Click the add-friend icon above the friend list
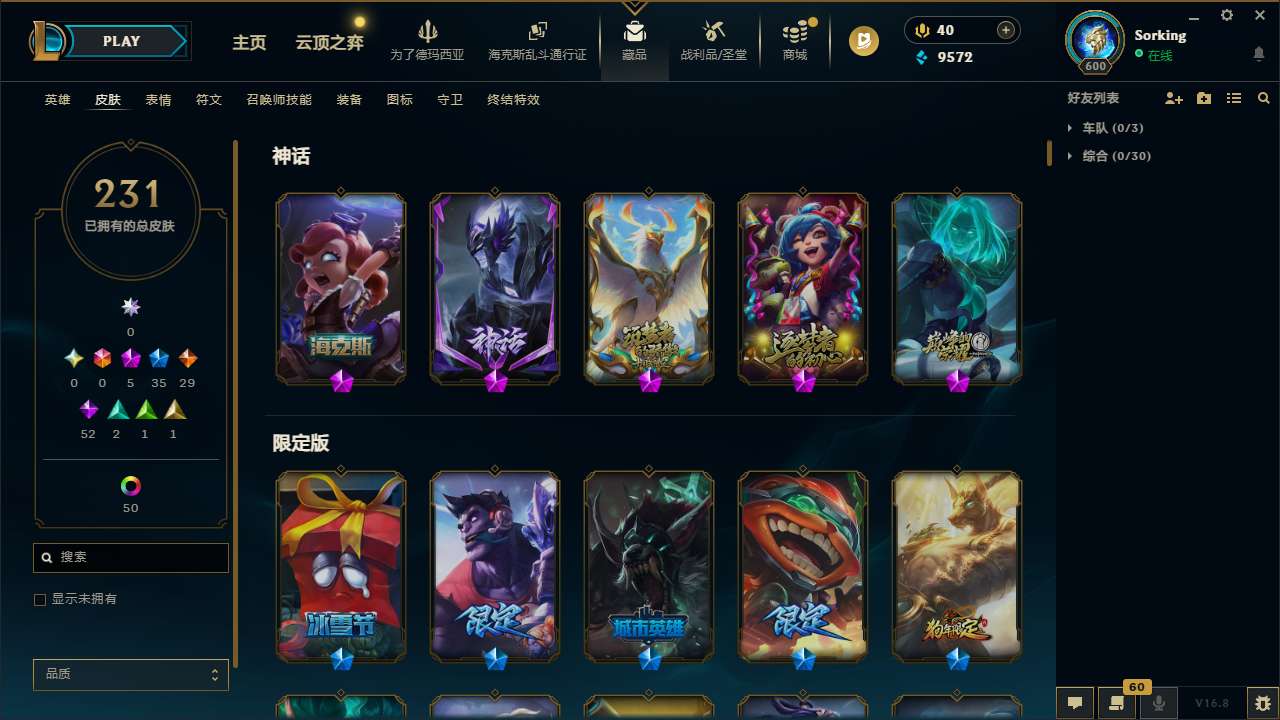 [1172, 98]
